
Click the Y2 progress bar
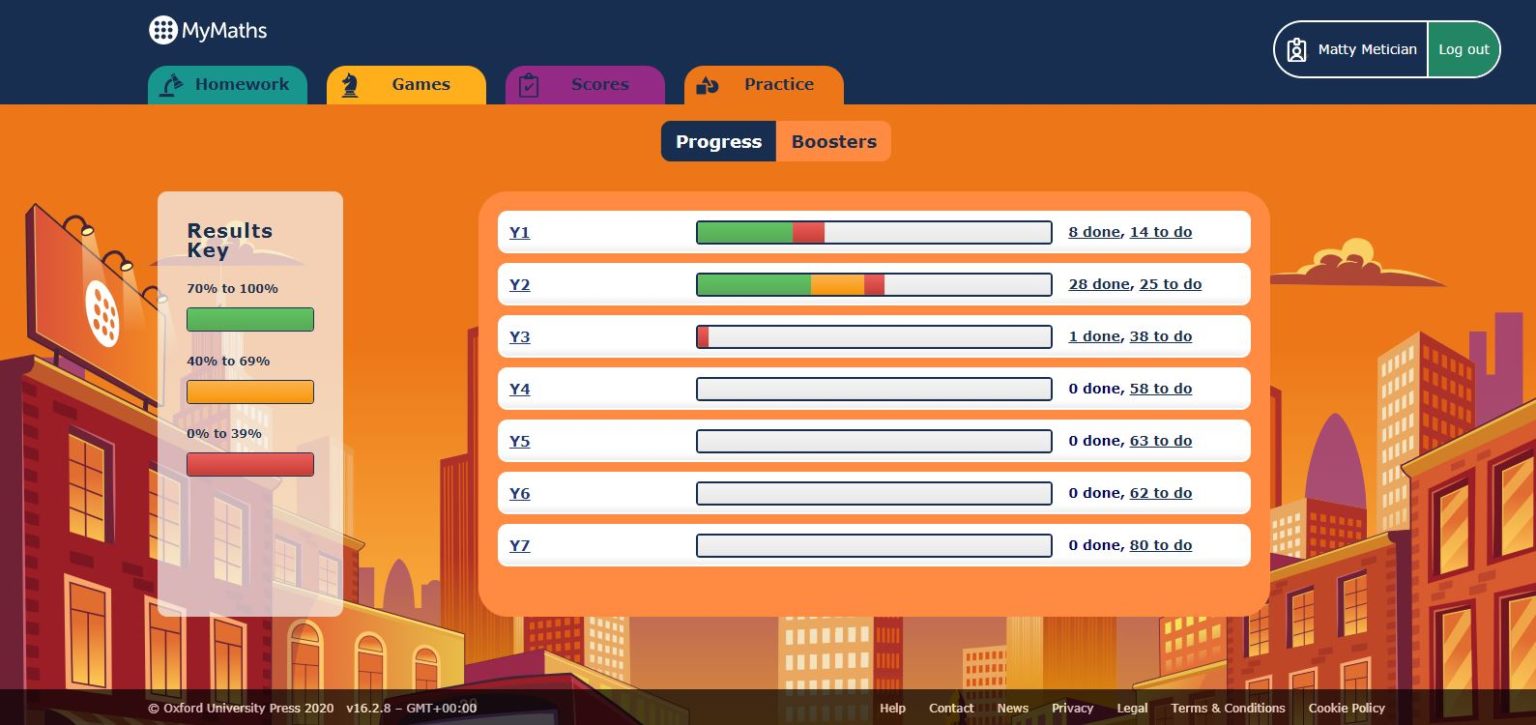point(874,284)
